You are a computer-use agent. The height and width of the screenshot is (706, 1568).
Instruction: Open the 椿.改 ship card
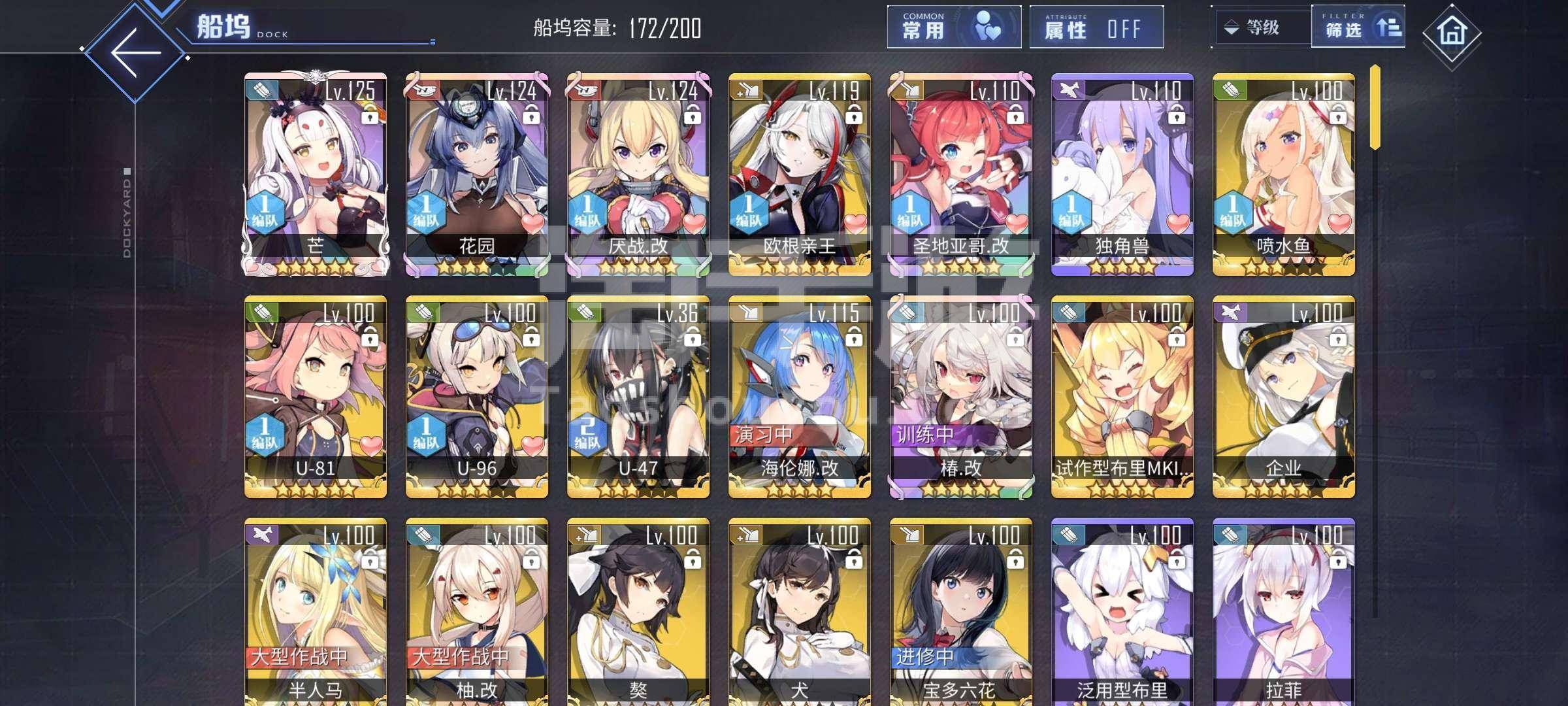click(x=961, y=396)
